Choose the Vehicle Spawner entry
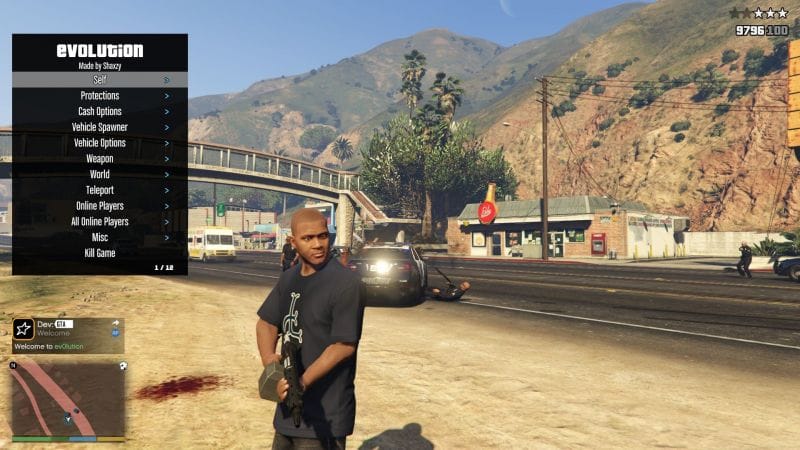The height and width of the screenshot is (450, 800). (99, 127)
